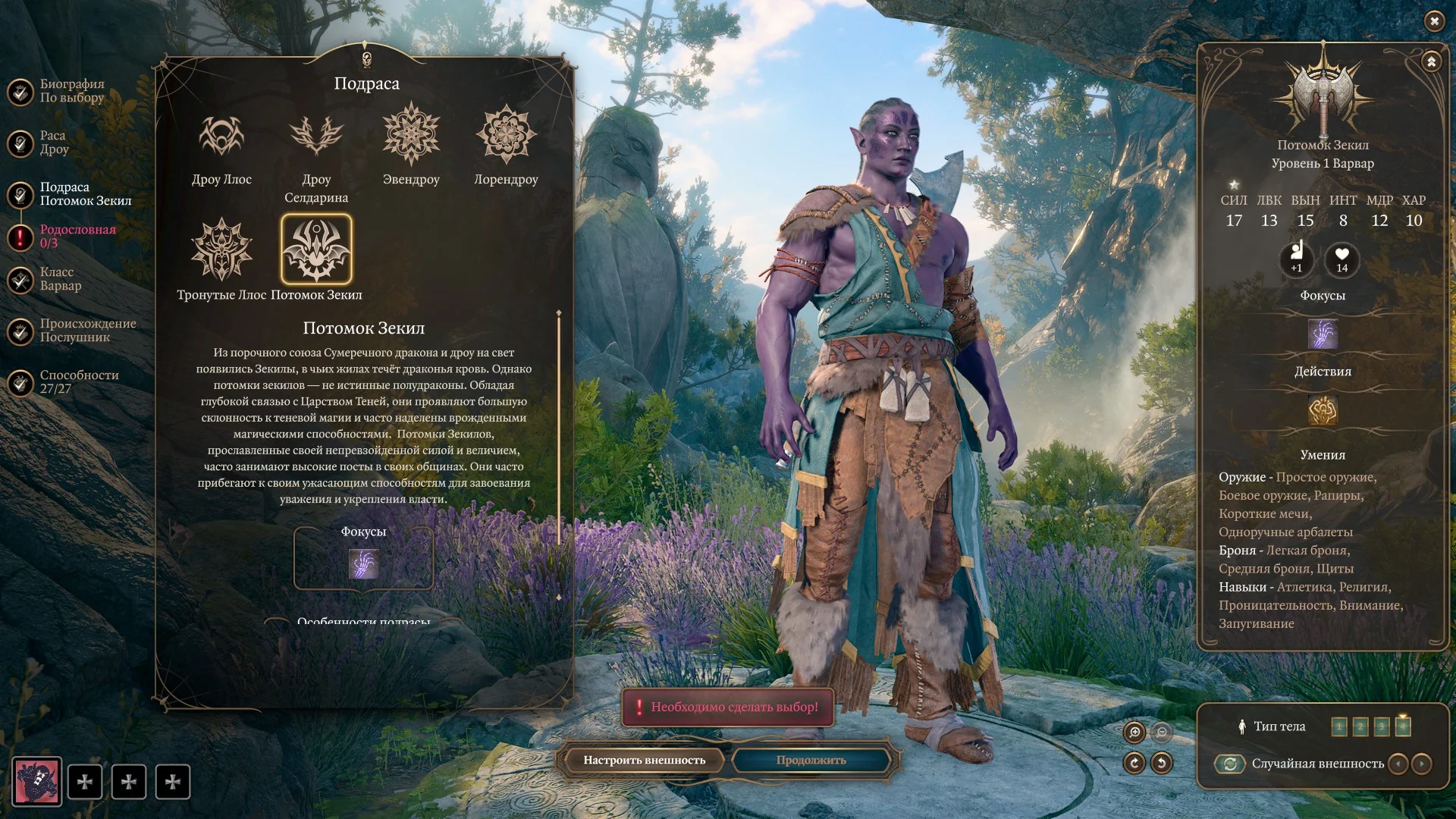This screenshot has width=1456, height=819.
Task: Choose body type four
Action: [1402, 726]
